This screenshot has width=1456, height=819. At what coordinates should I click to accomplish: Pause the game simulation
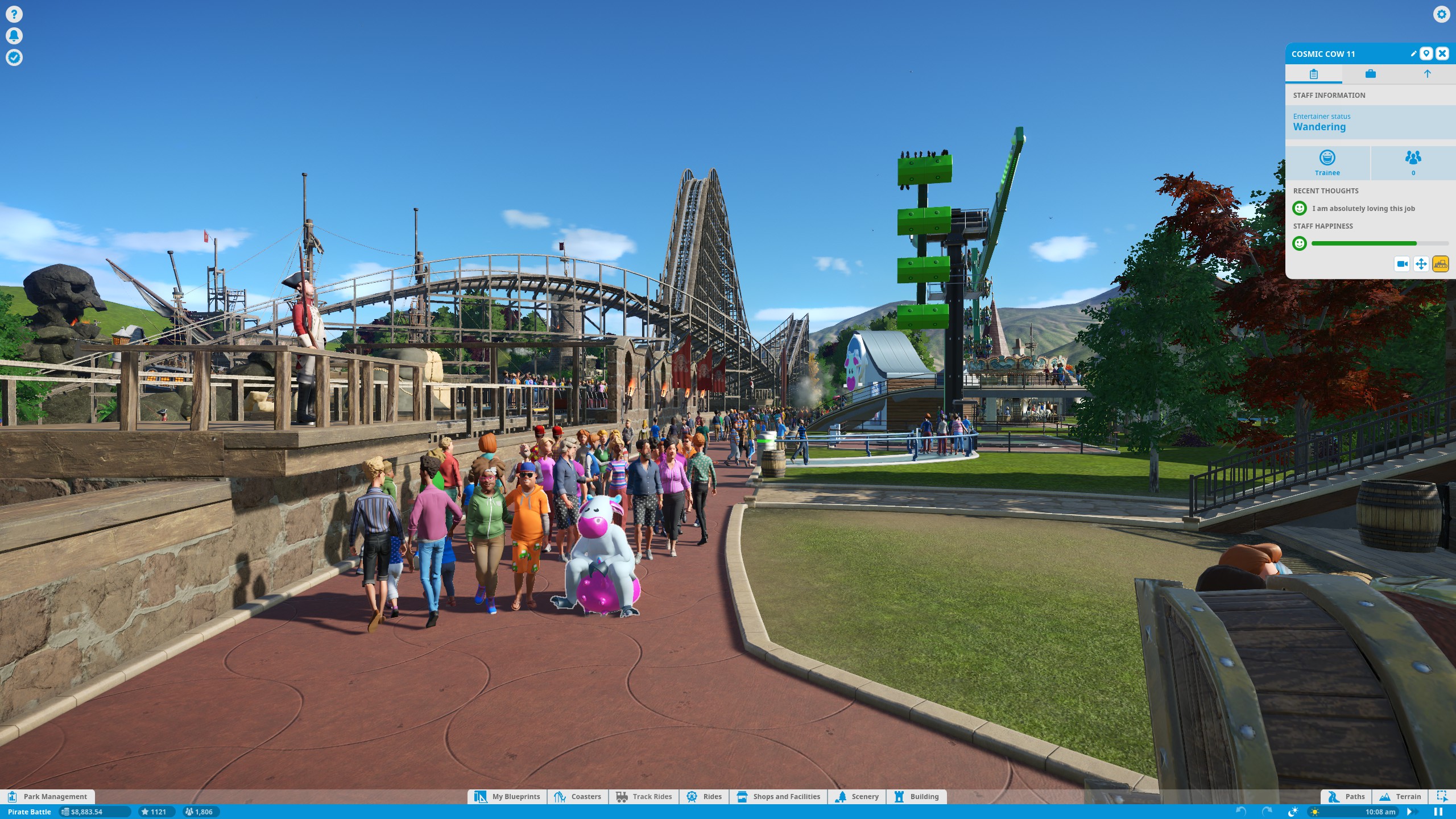1438,812
